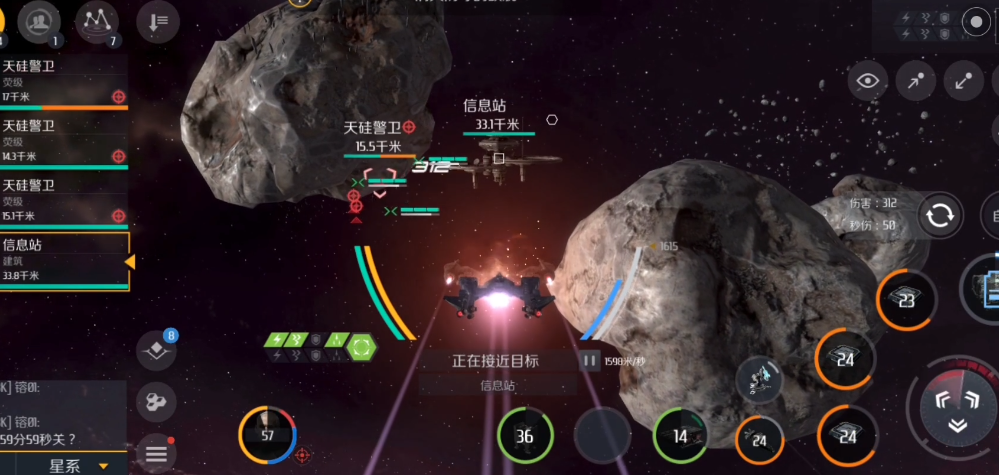The height and width of the screenshot is (475, 999).
Task: Select the 天硅警卫 target at 17千米
Action: coord(62,82)
